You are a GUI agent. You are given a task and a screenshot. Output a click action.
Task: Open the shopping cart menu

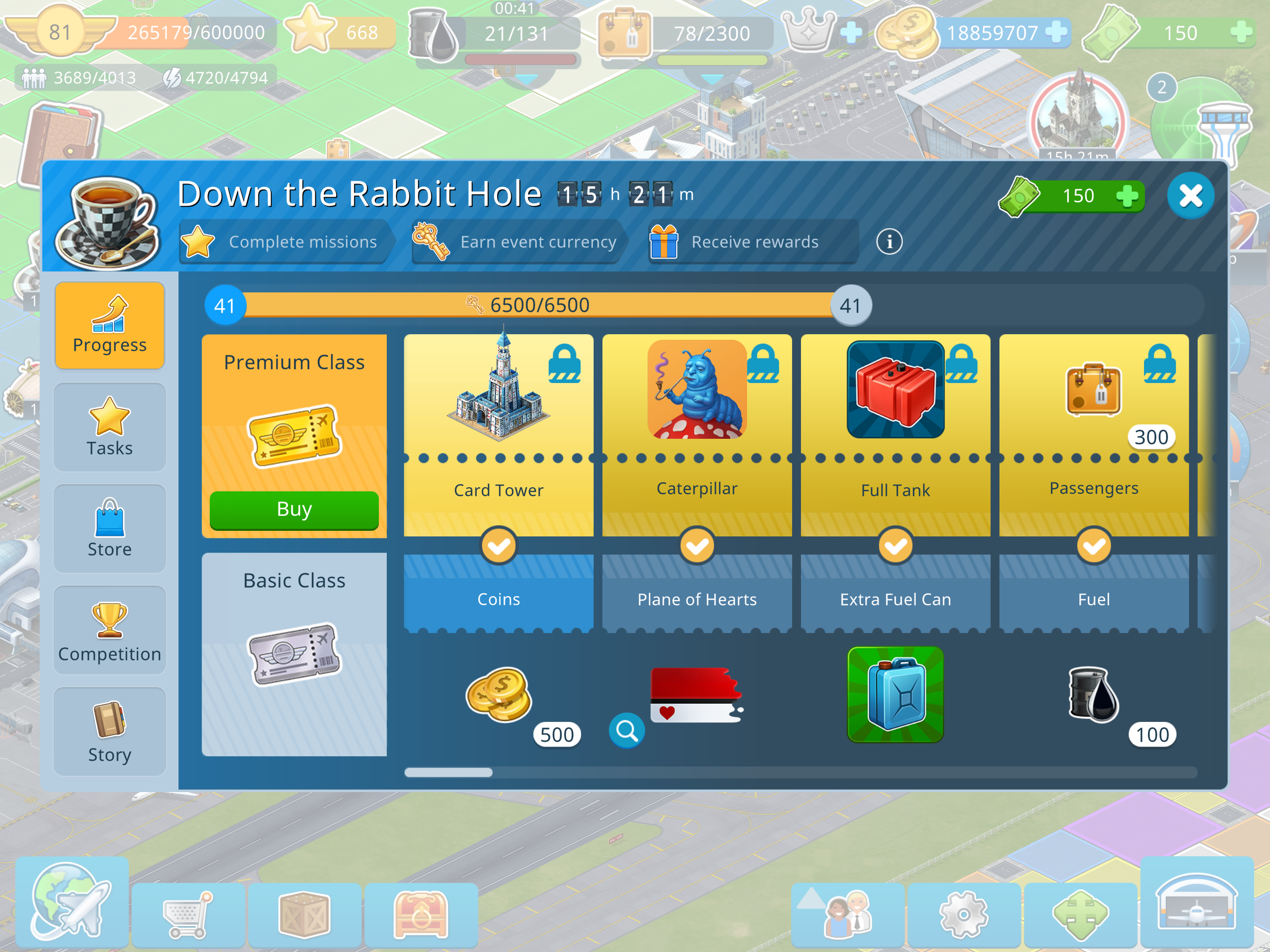pos(188,914)
